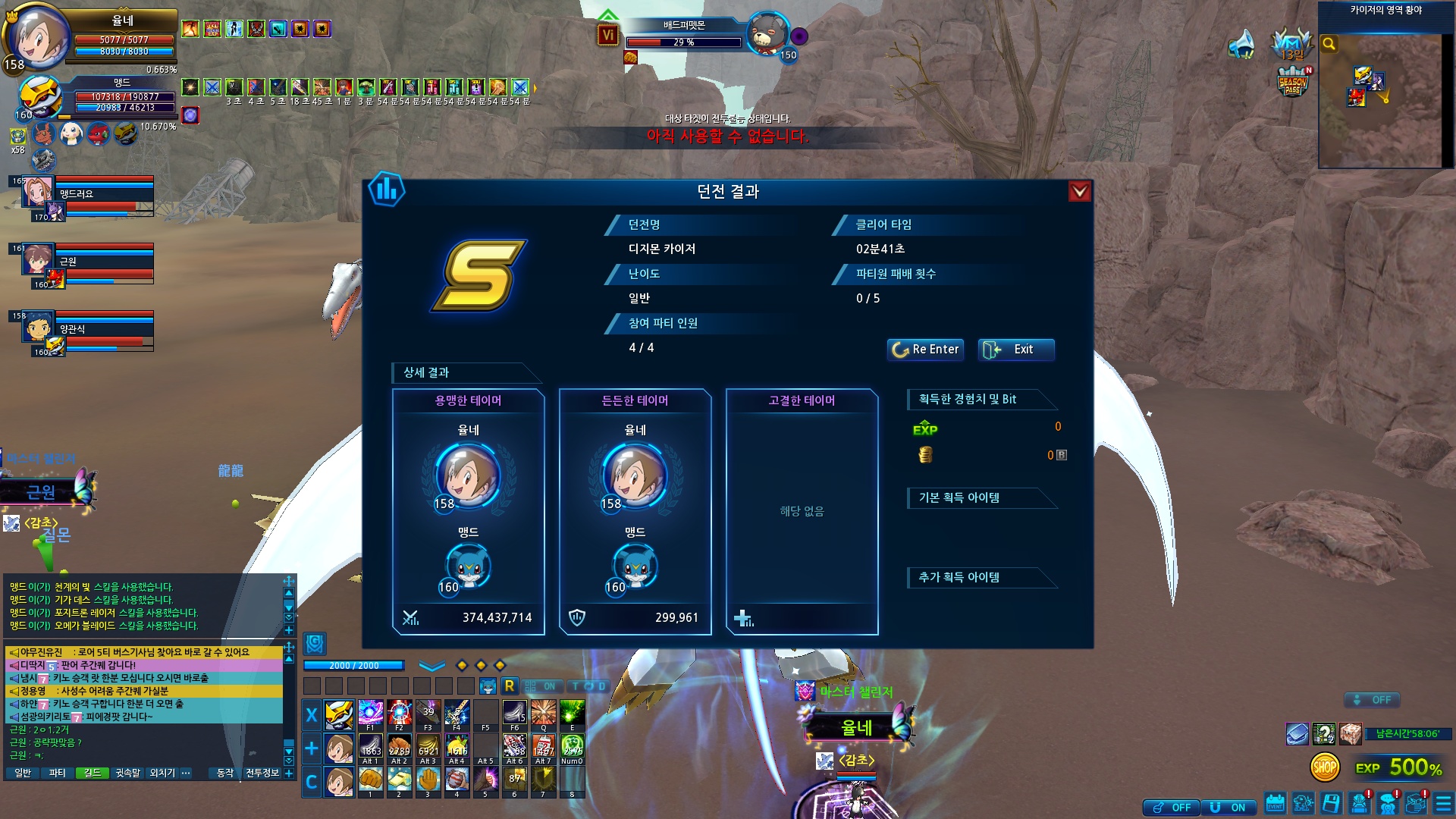The width and height of the screenshot is (1456, 819).
Task: Click the minimap magnifier button
Action: (1329, 44)
